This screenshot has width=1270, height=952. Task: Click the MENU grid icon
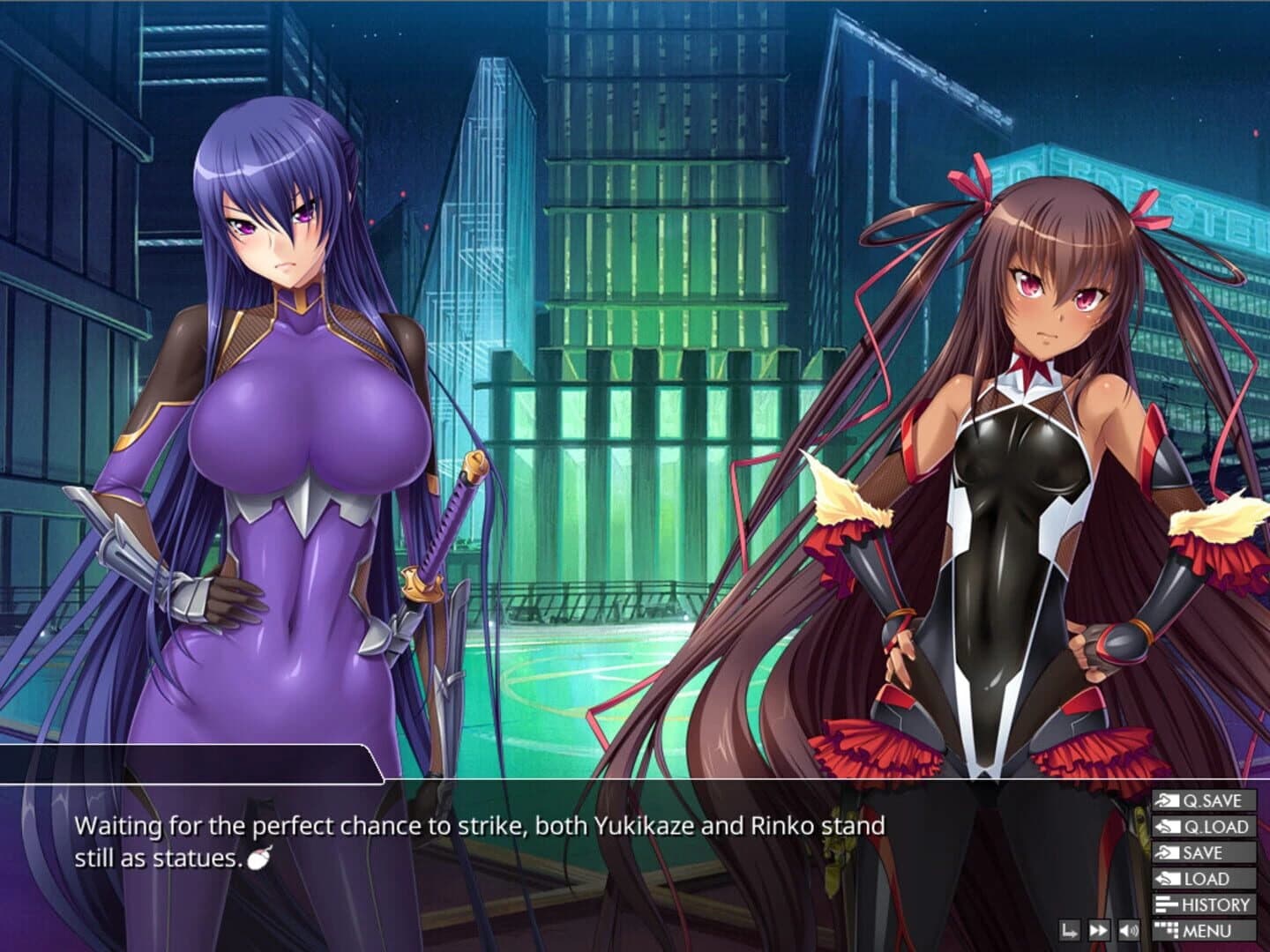[x=1167, y=929]
